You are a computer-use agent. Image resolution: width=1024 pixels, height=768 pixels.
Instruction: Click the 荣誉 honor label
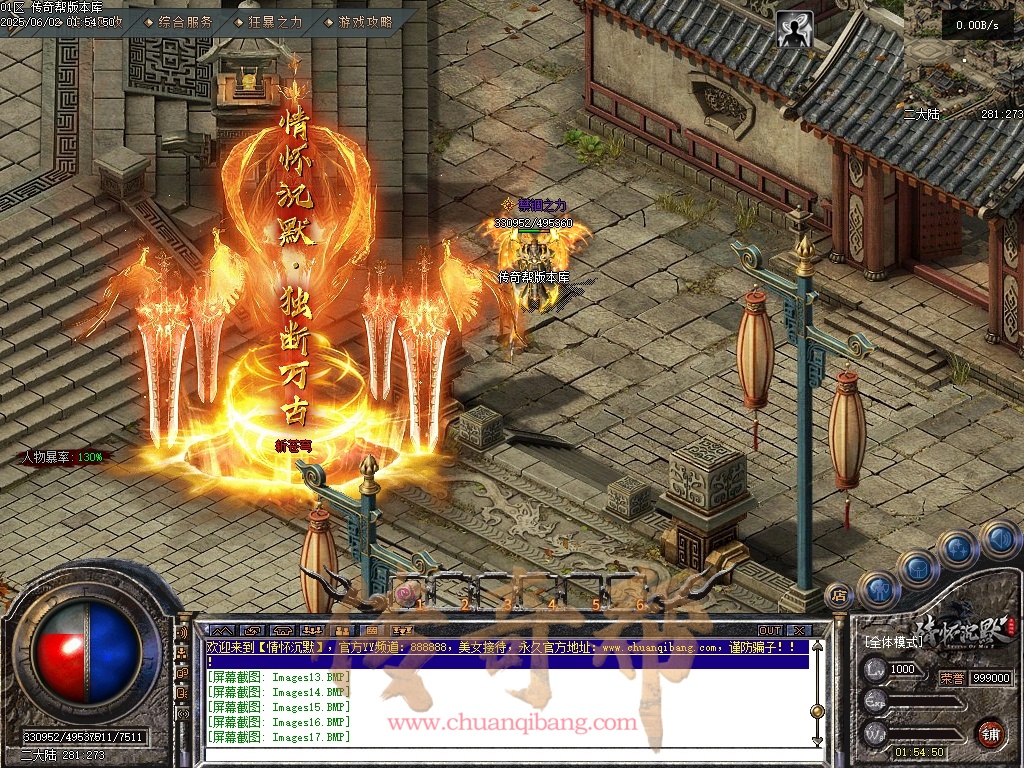click(951, 677)
